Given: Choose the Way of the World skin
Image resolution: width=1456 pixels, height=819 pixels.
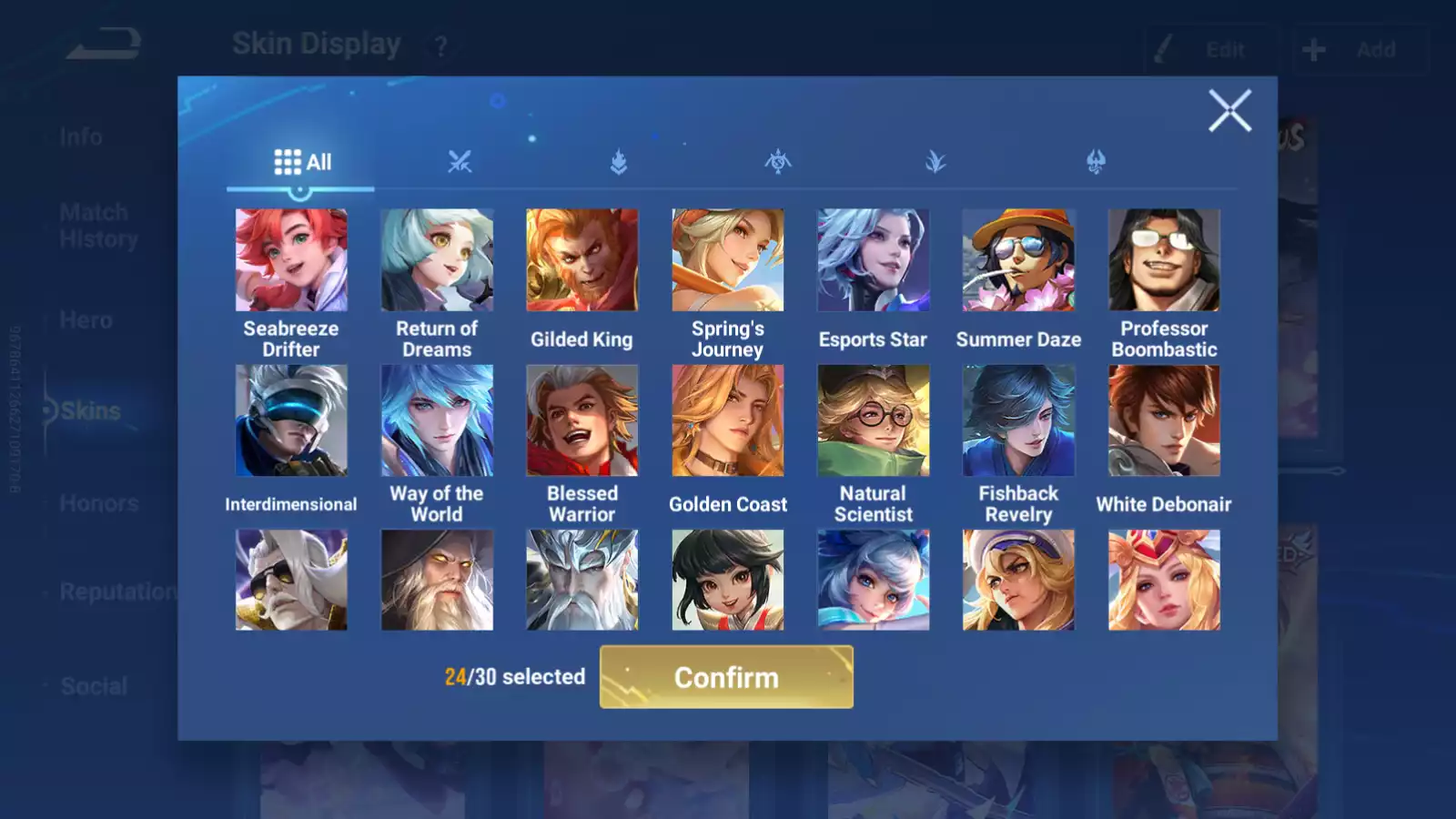Looking at the screenshot, I should pos(437,420).
